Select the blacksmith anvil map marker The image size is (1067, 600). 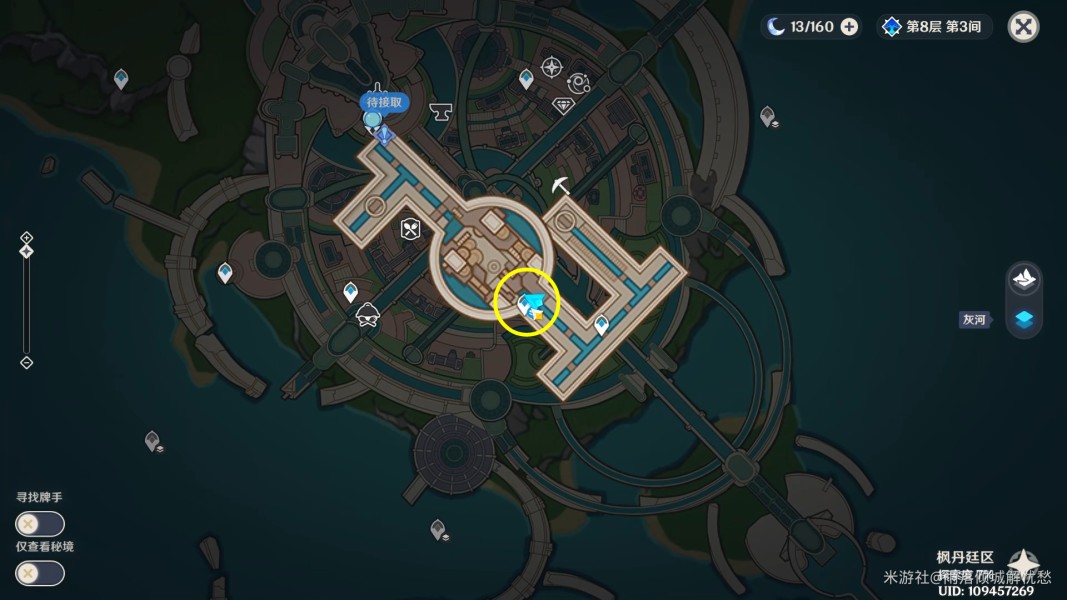click(x=440, y=112)
